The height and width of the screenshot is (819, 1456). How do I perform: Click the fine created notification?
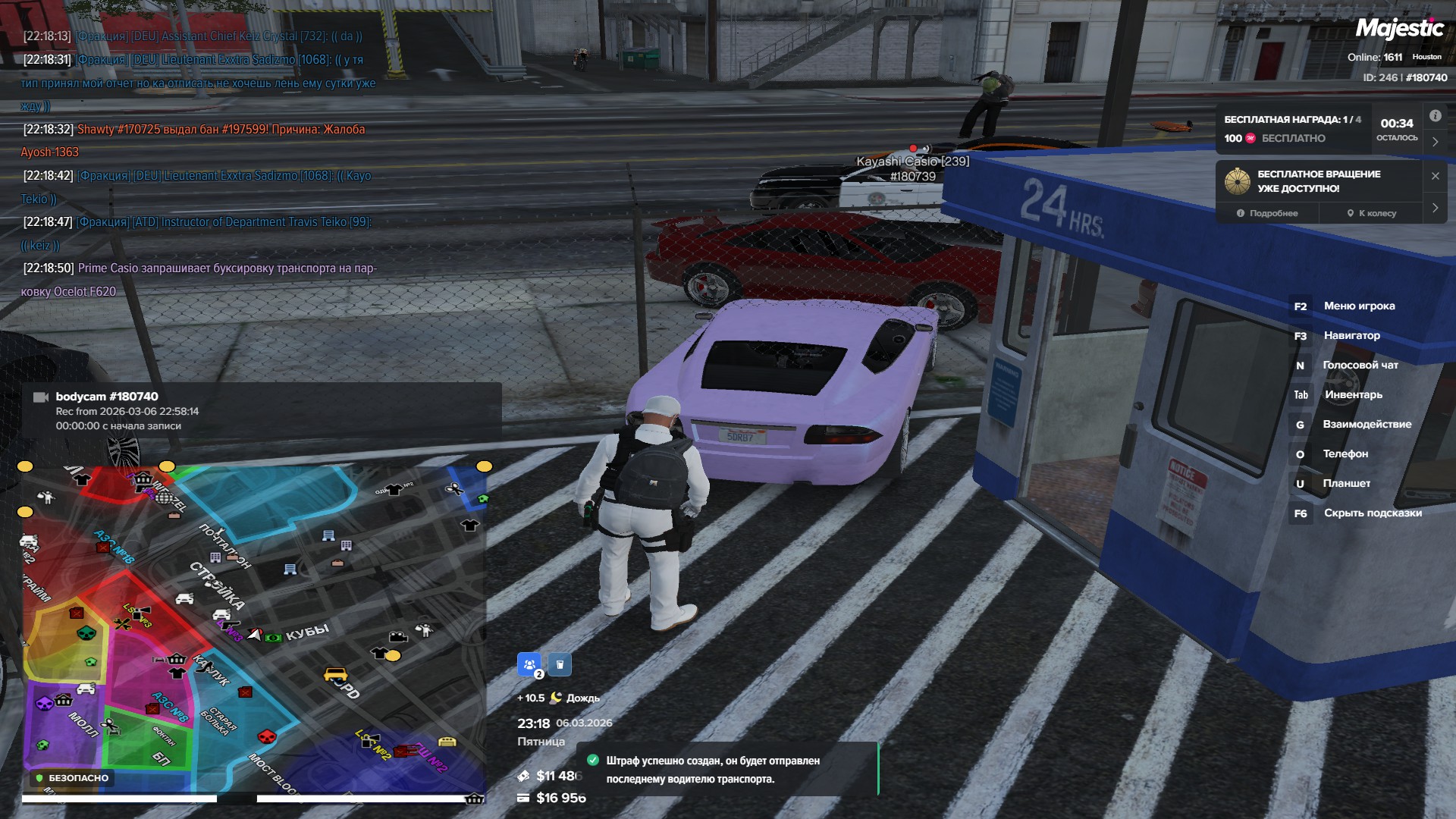point(726,769)
